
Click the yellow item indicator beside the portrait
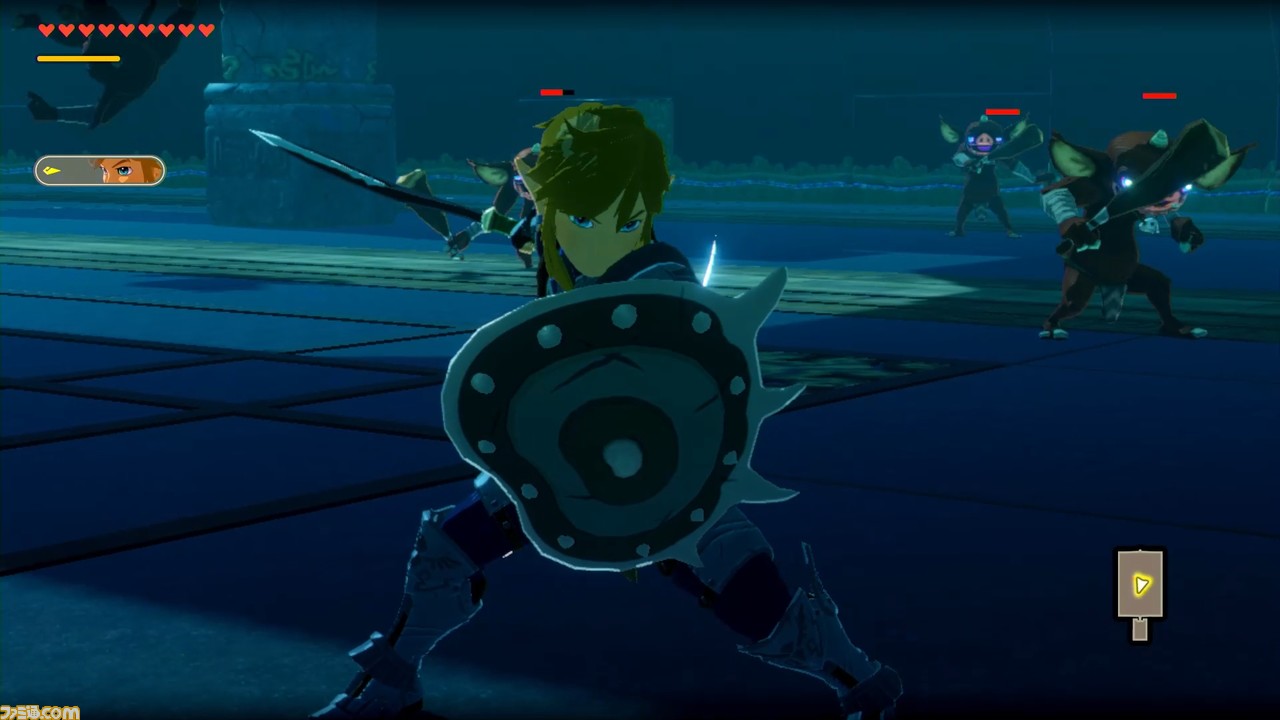tap(52, 171)
